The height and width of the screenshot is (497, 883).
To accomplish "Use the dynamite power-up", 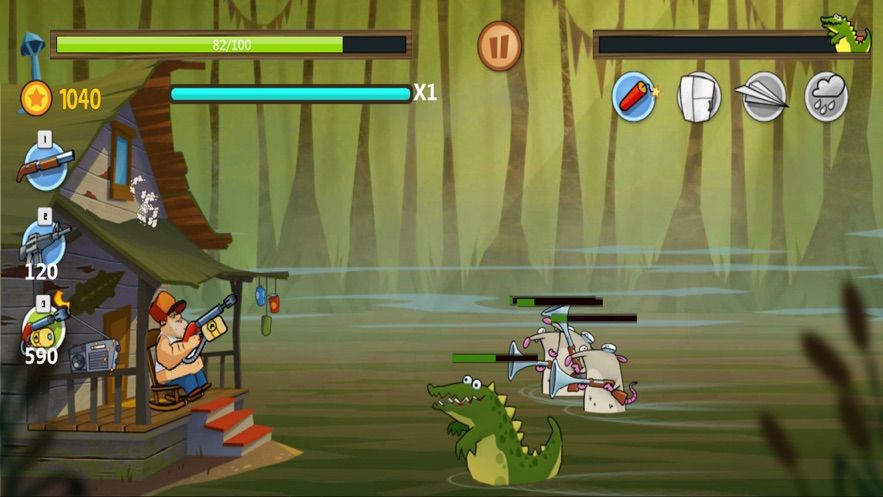I will (x=634, y=97).
